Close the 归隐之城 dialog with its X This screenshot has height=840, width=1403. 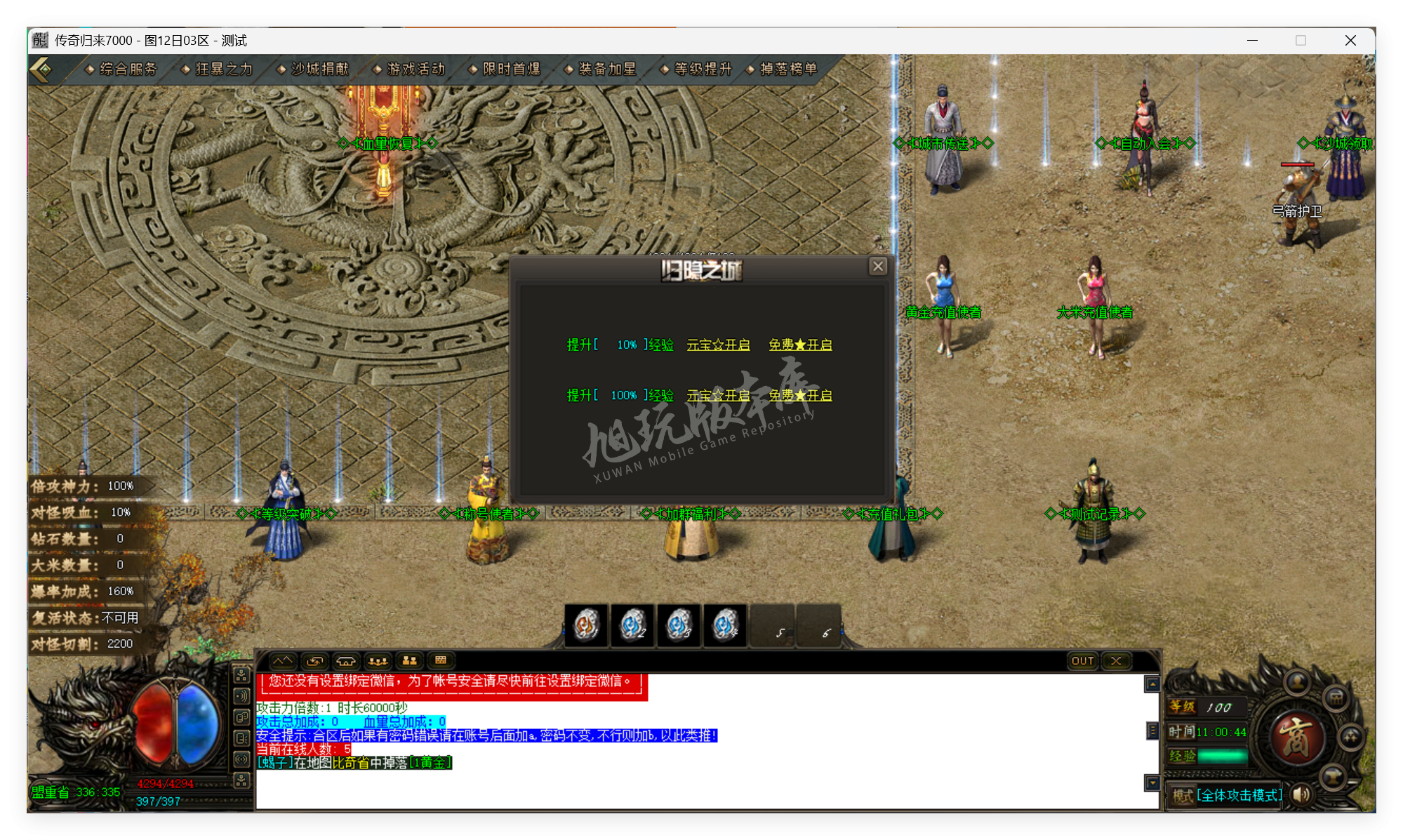click(x=878, y=267)
